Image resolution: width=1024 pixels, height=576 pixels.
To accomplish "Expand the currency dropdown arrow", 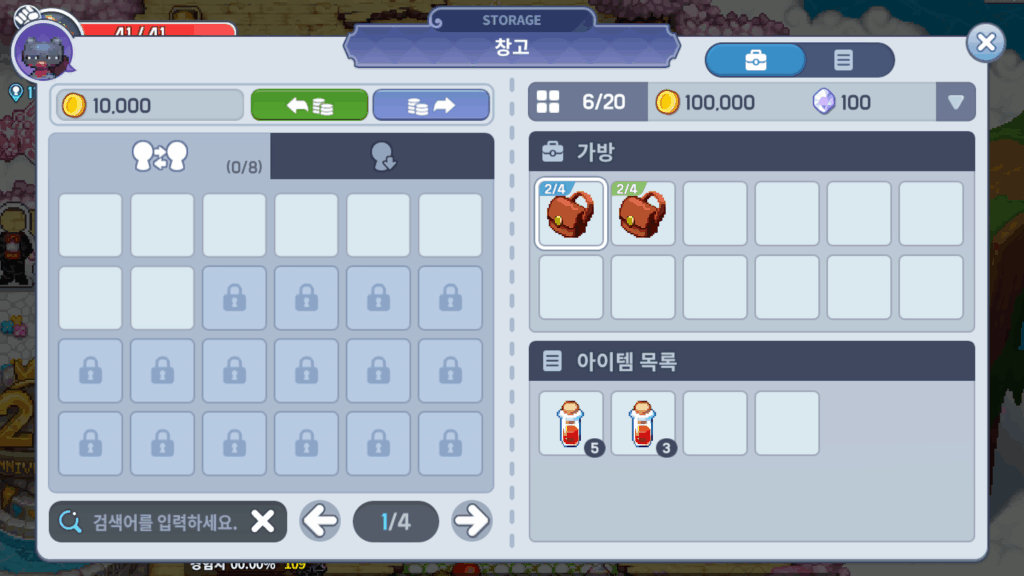I will pos(955,102).
